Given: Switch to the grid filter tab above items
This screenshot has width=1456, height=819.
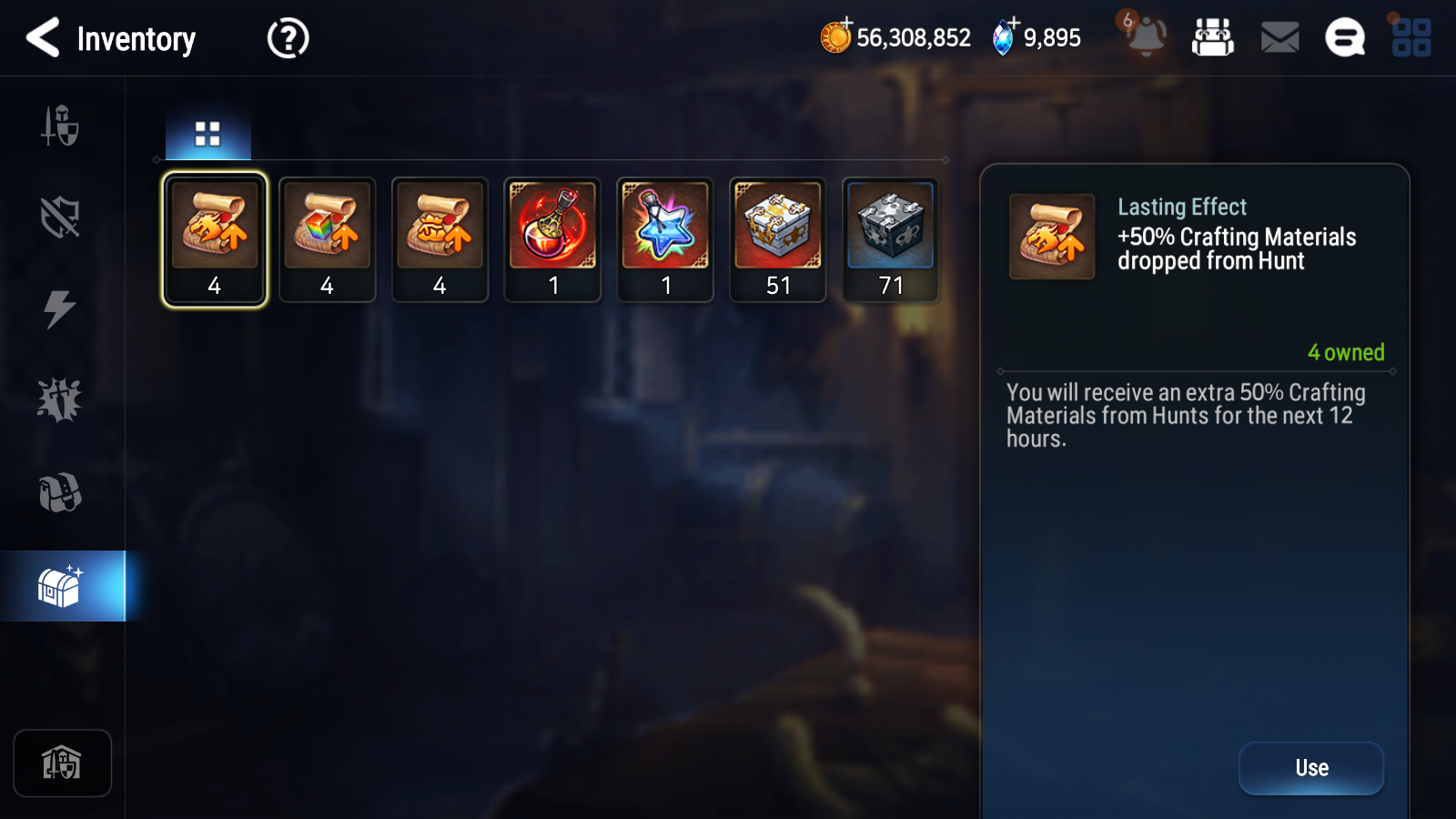Looking at the screenshot, I should click(x=207, y=131).
